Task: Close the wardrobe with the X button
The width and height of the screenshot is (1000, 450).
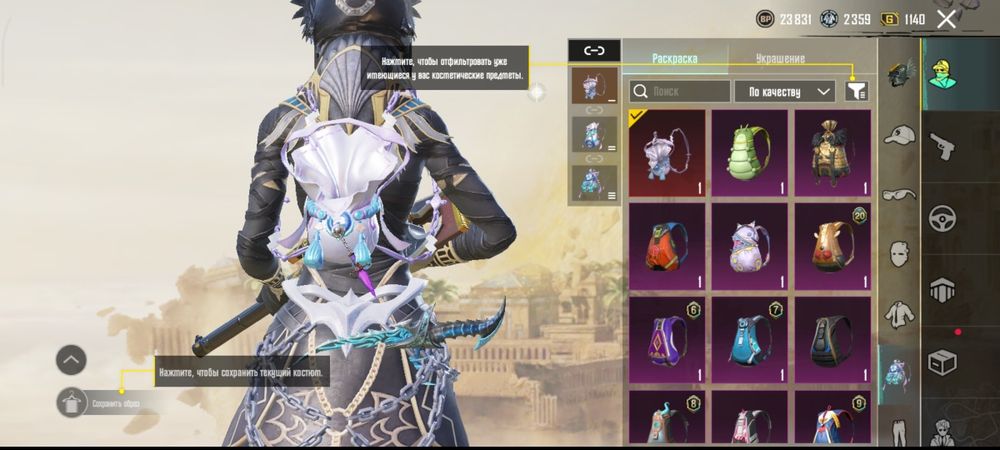Action: (x=946, y=18)
